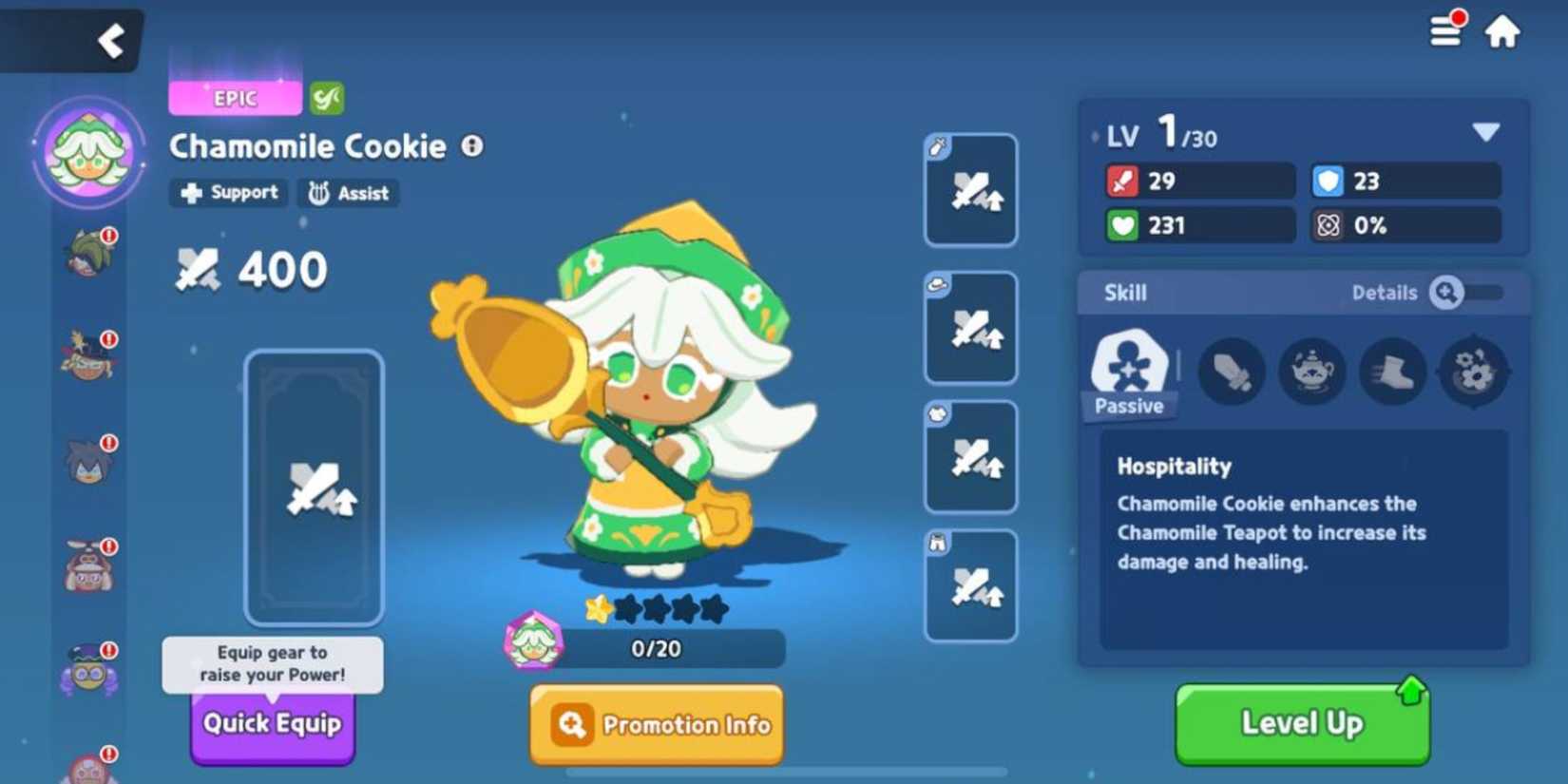Open Promotion Info
The image size is (1568, 784).
(656, 724)
